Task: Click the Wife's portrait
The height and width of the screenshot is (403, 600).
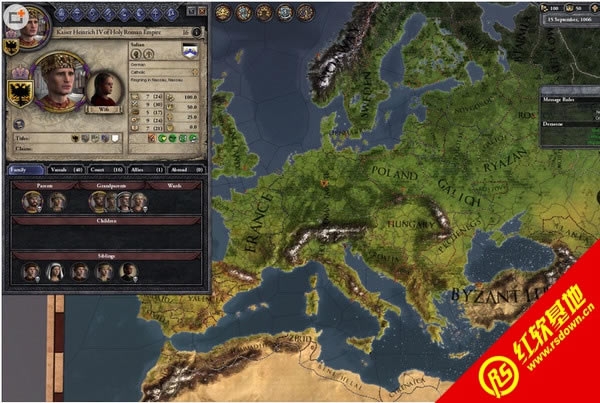Action: [103, 90]
